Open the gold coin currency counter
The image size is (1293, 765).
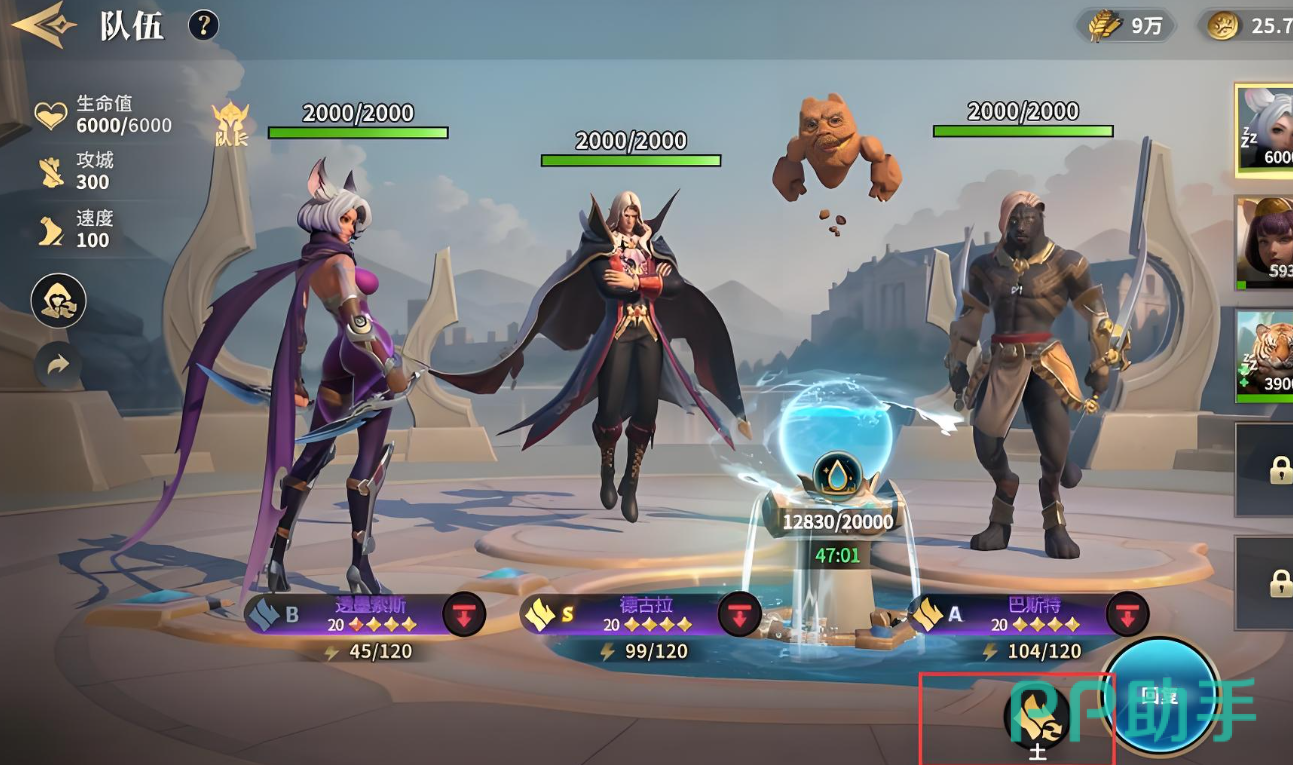tap(1246, 26)
